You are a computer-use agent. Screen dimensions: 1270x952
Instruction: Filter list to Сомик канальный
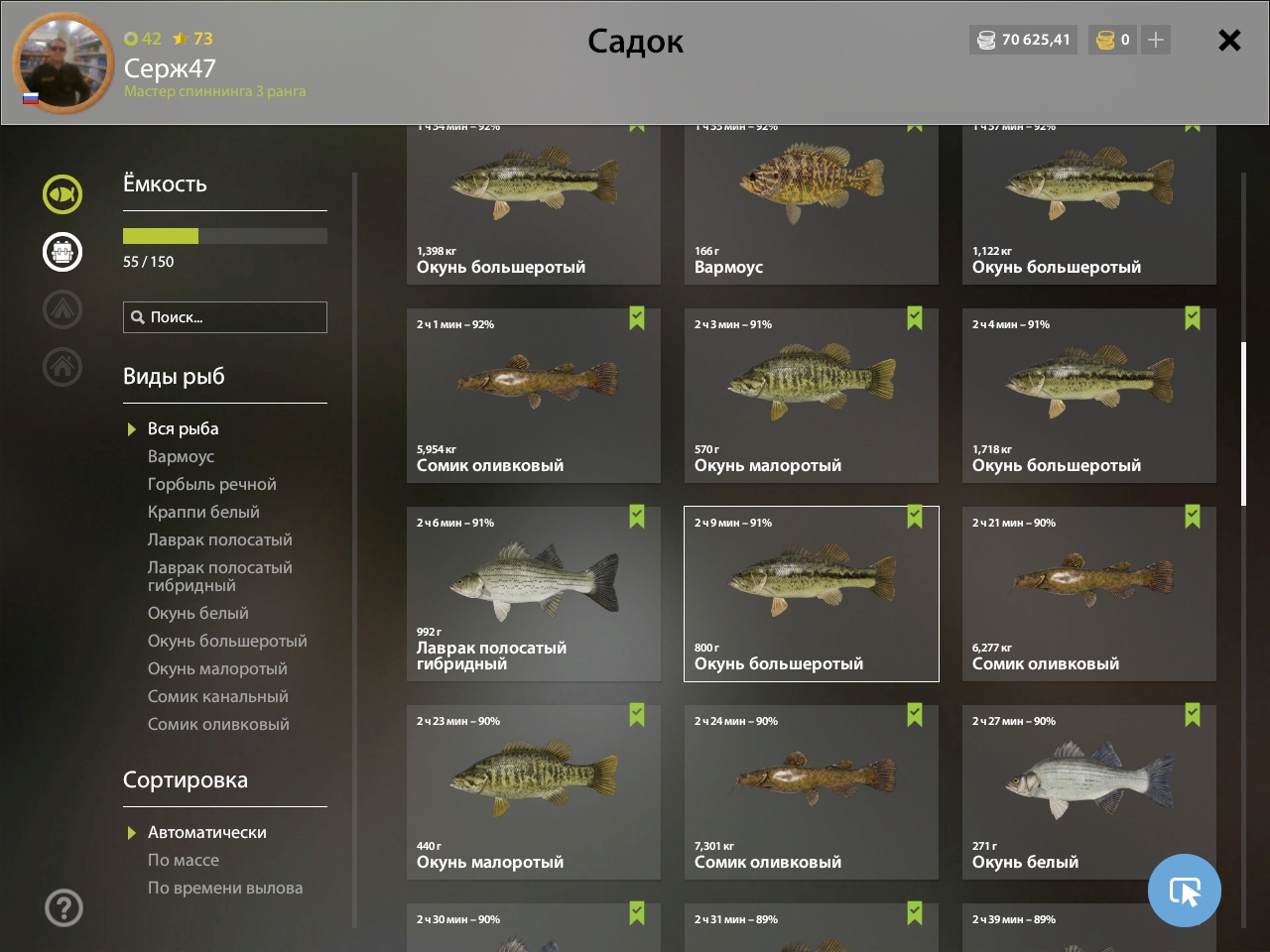(x=217, y=696)
